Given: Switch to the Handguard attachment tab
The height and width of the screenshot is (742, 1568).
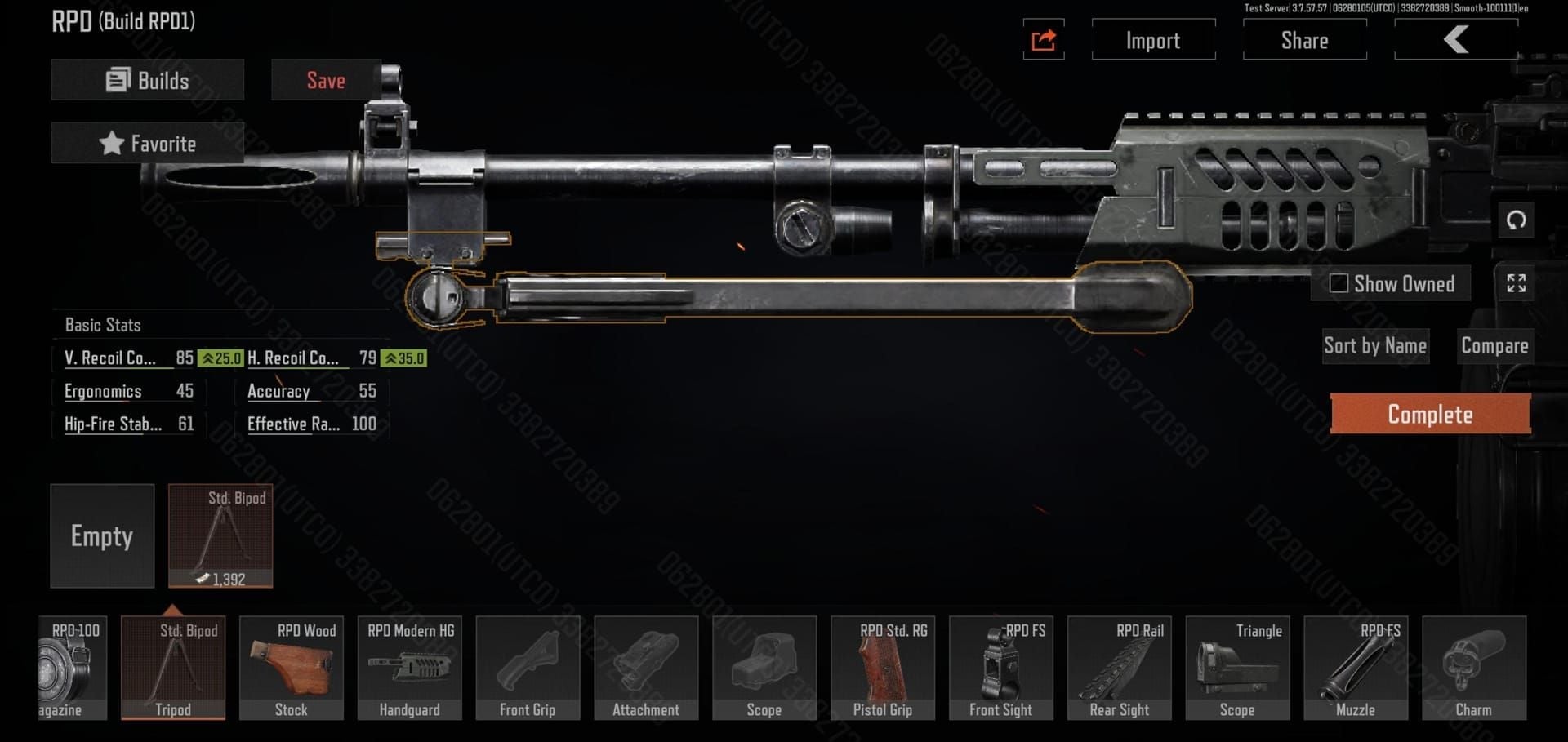Looking at the screenshot, I should [x=409, y=668].
